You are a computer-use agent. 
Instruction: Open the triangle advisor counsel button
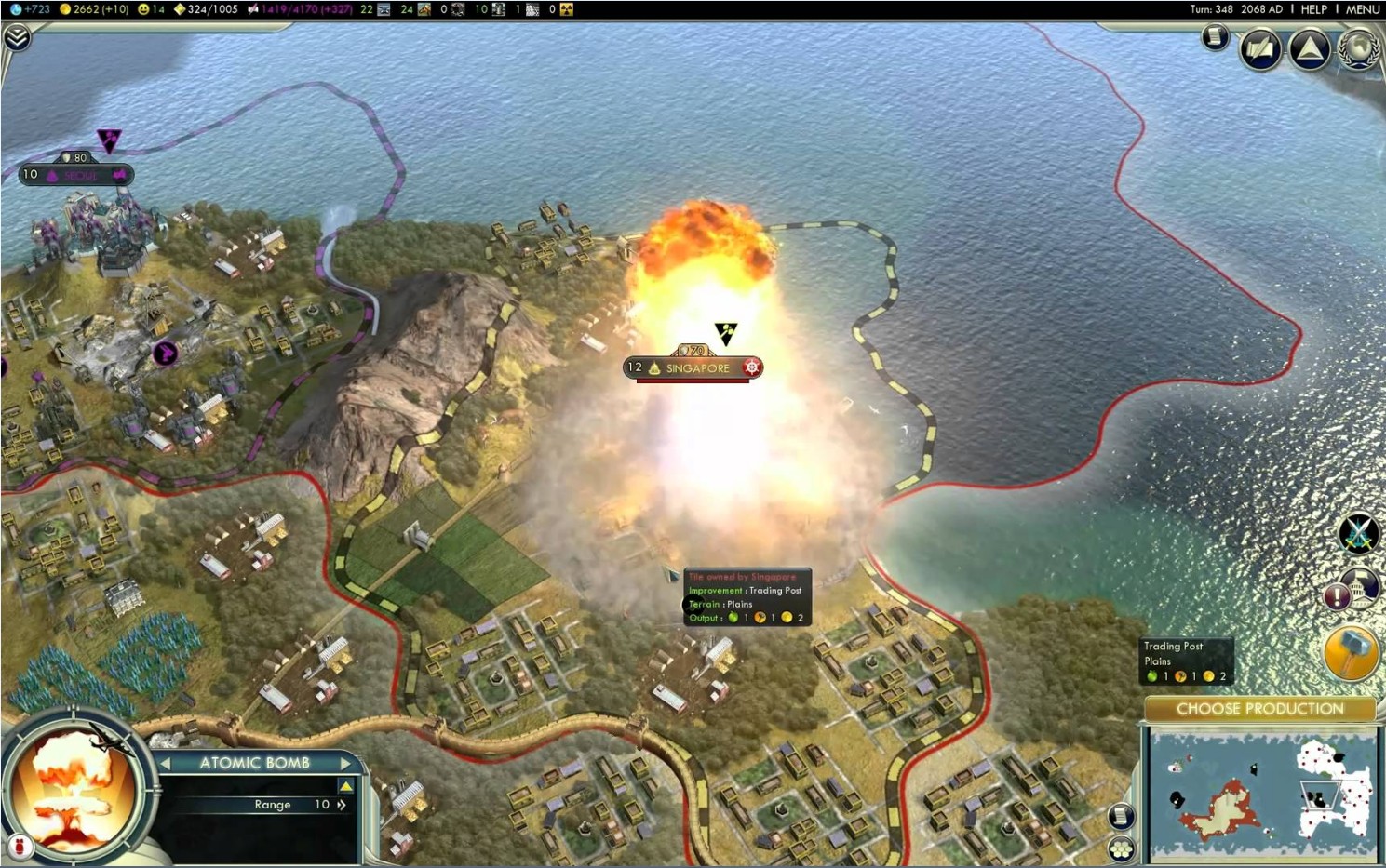1310,49
